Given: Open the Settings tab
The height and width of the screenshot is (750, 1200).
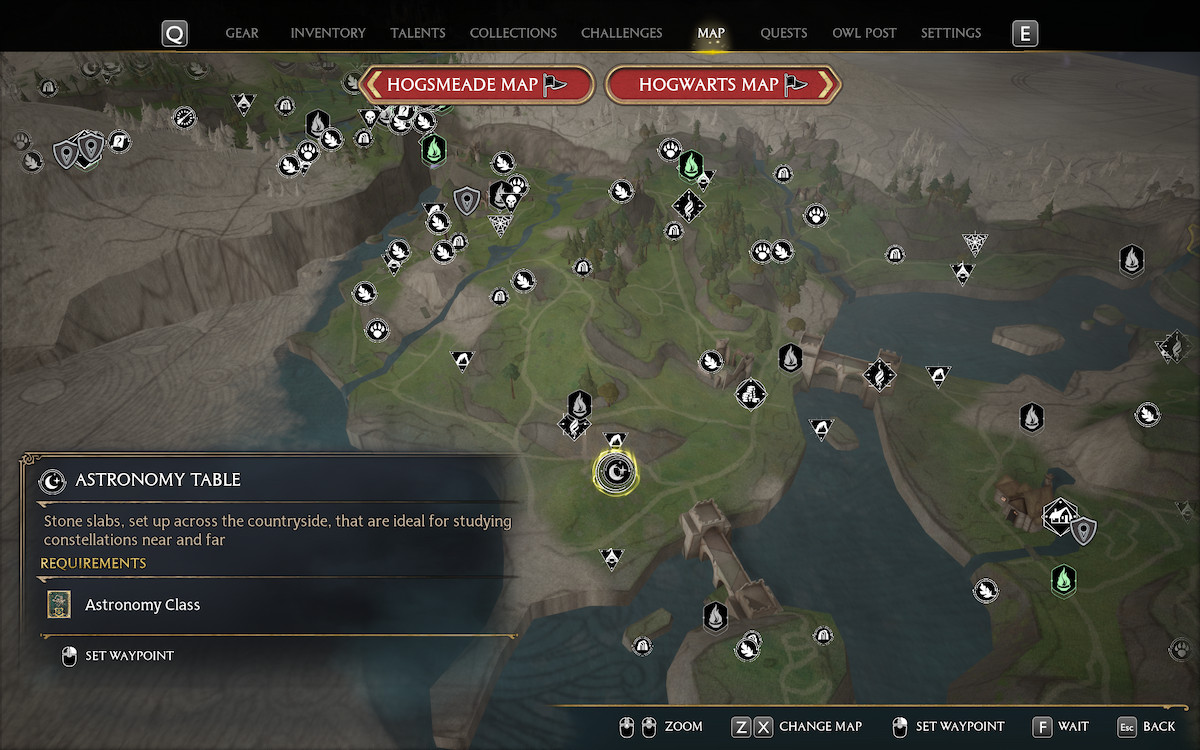Looking at the screenshot, I should point(950,33).
